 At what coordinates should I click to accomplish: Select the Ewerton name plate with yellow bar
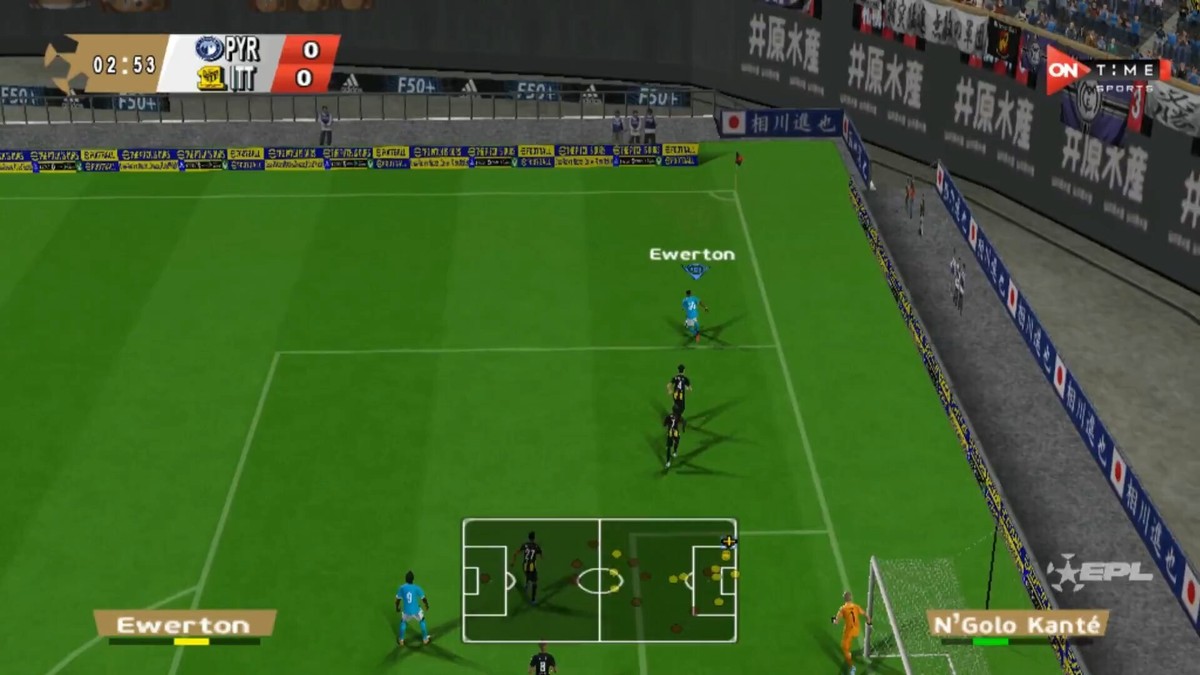185,625
